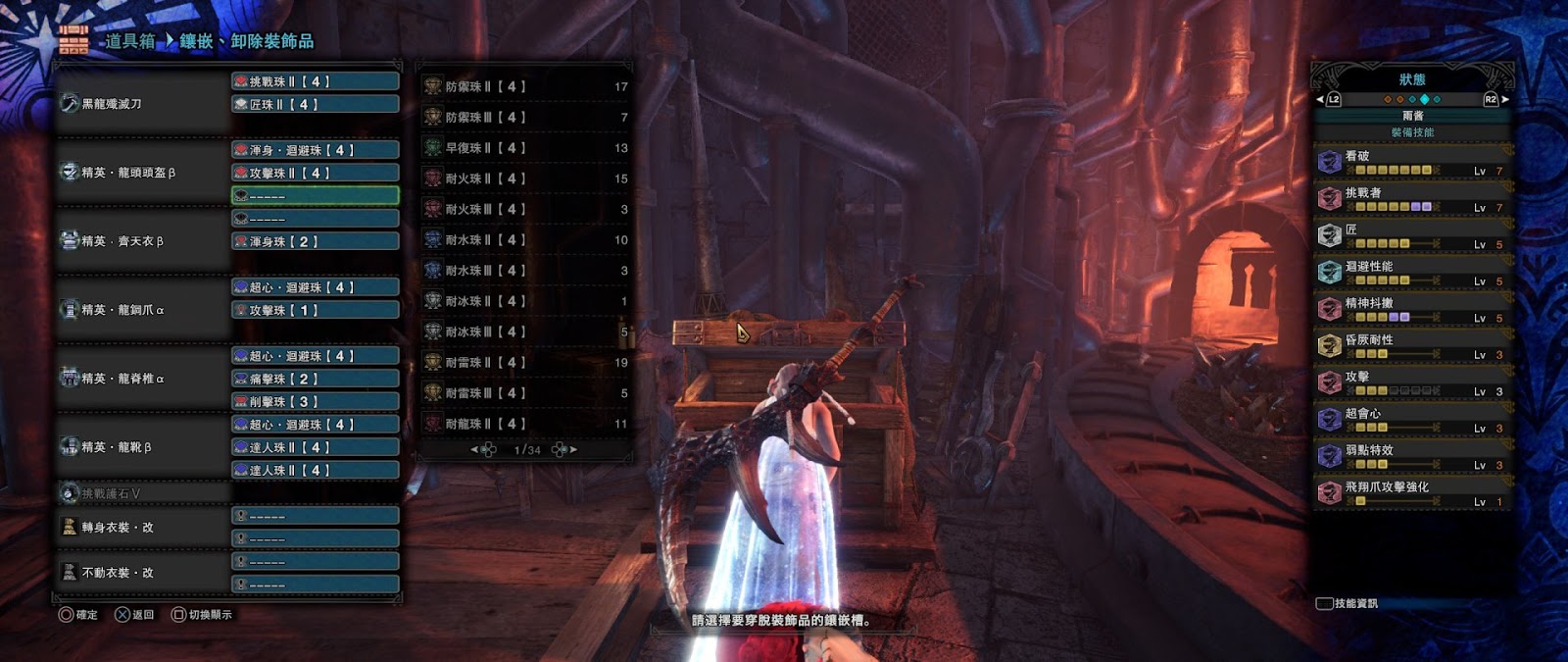Choose the 耐冰珠Ⅱ list entry
This screenshot has height=662, width=1568.
[x=525, y=301]
